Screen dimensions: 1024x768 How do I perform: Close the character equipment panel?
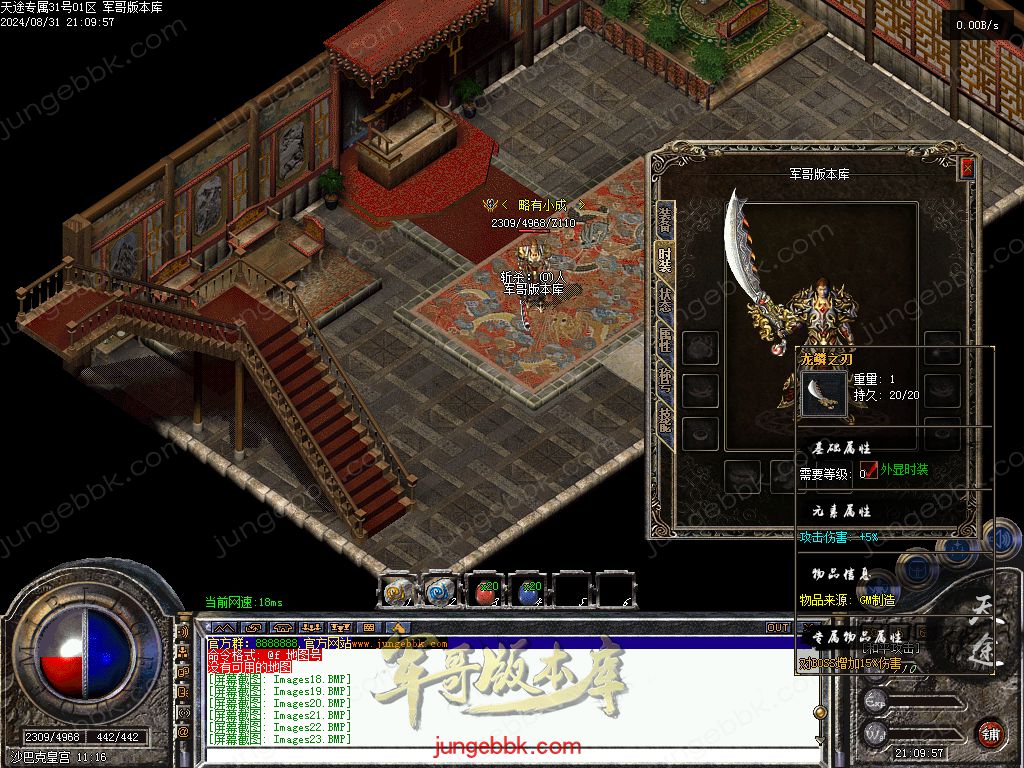(x=967, y=168)
